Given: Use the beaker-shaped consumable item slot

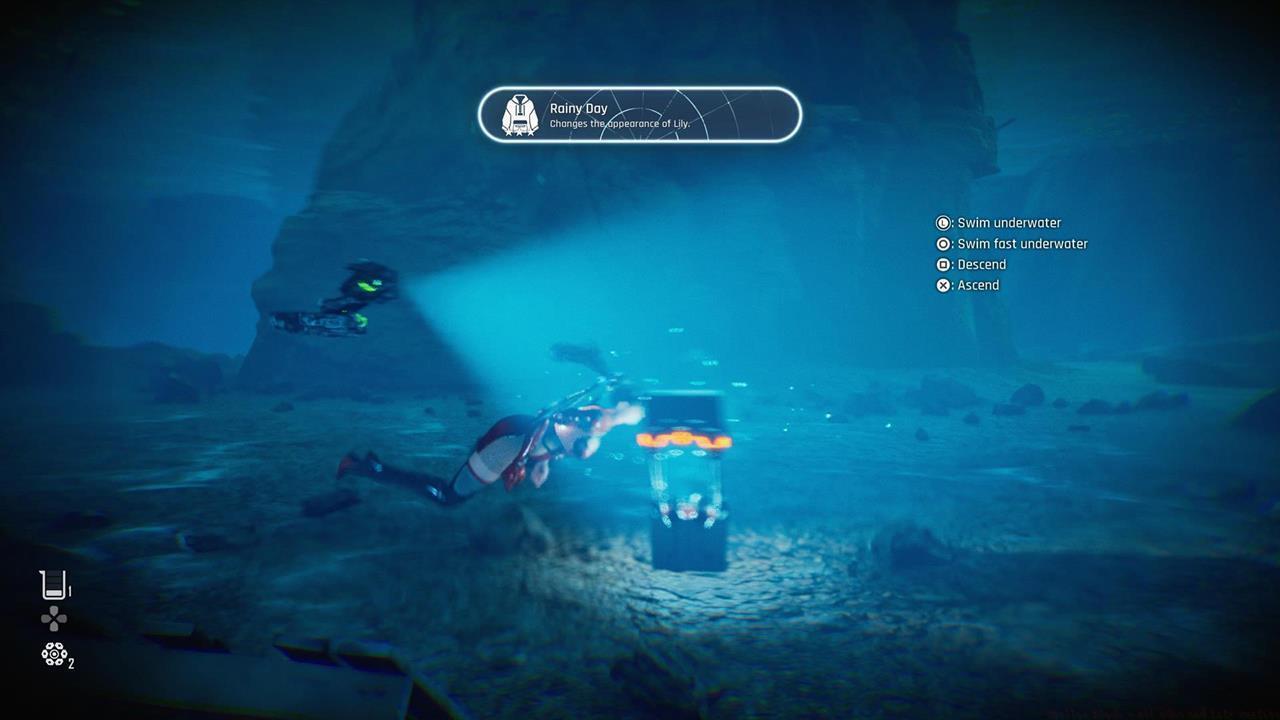Looking at the screenshot, I should click(53, 585).
